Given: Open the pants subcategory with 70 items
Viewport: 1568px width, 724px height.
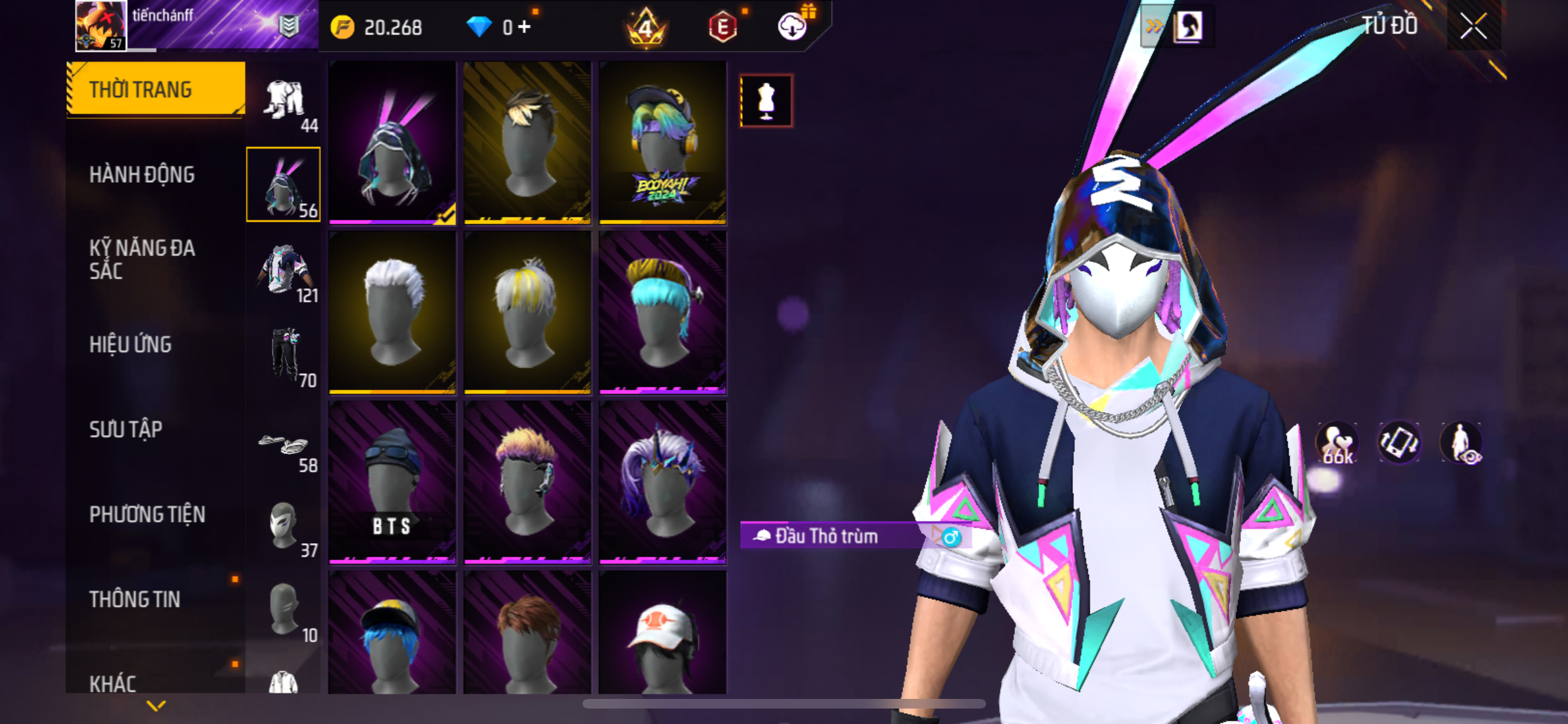Looking at the screenshot, I should click(285, 357).
